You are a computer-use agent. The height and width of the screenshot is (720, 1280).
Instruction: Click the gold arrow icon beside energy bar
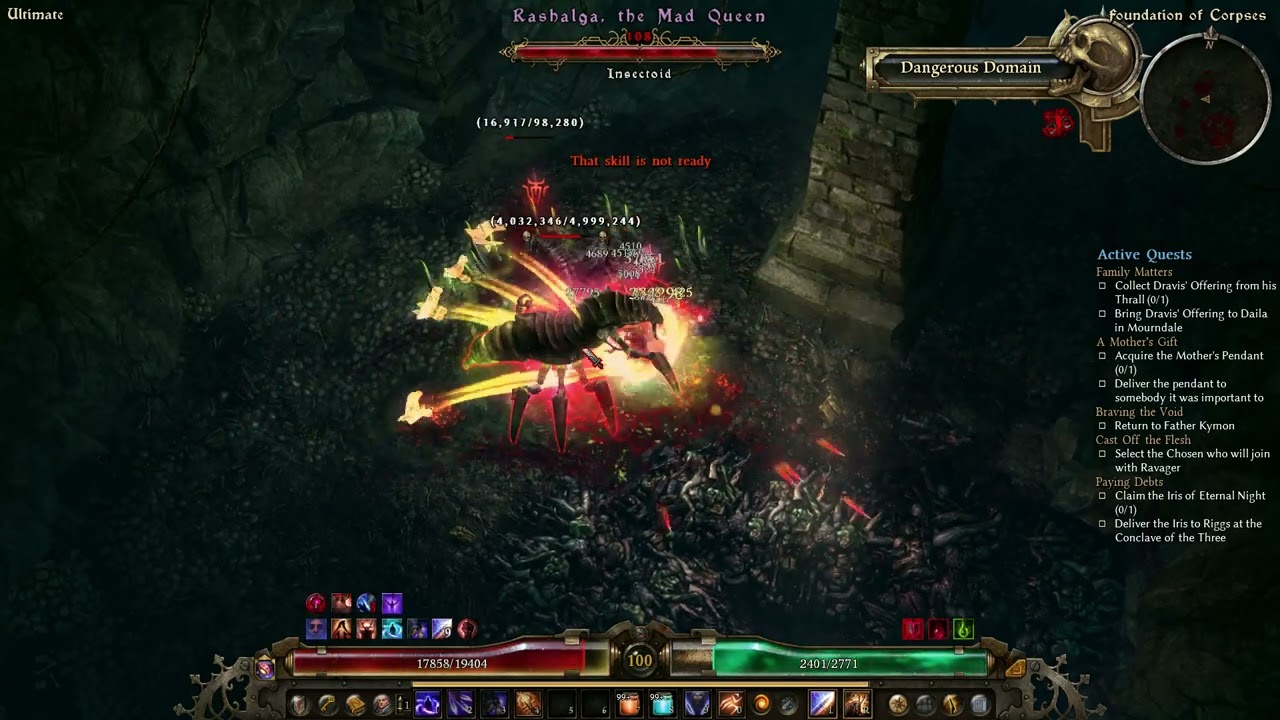pos(1015,668)
